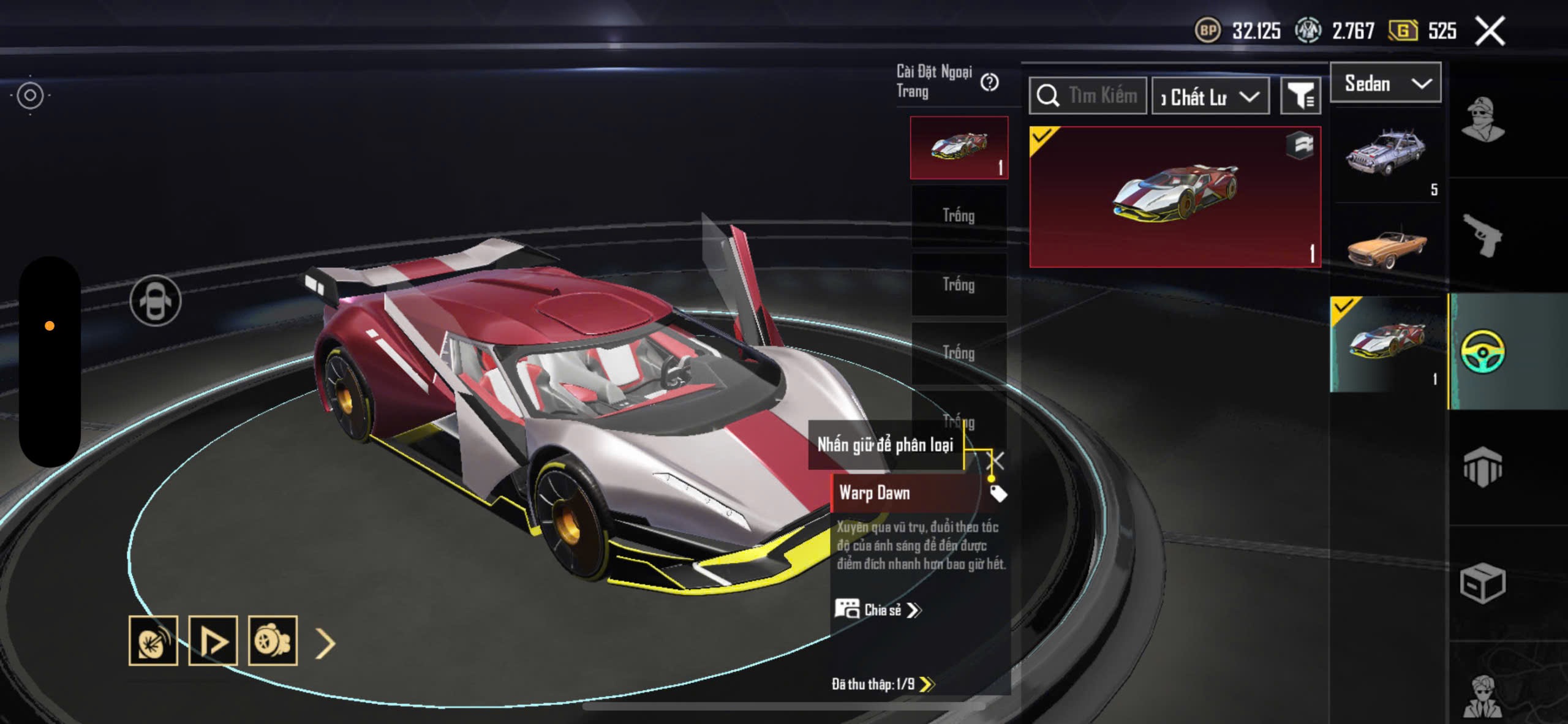Select the large Warp Dawn skin card
This screenshot has height=724, width=1568.
click(x=1175, y=197)
